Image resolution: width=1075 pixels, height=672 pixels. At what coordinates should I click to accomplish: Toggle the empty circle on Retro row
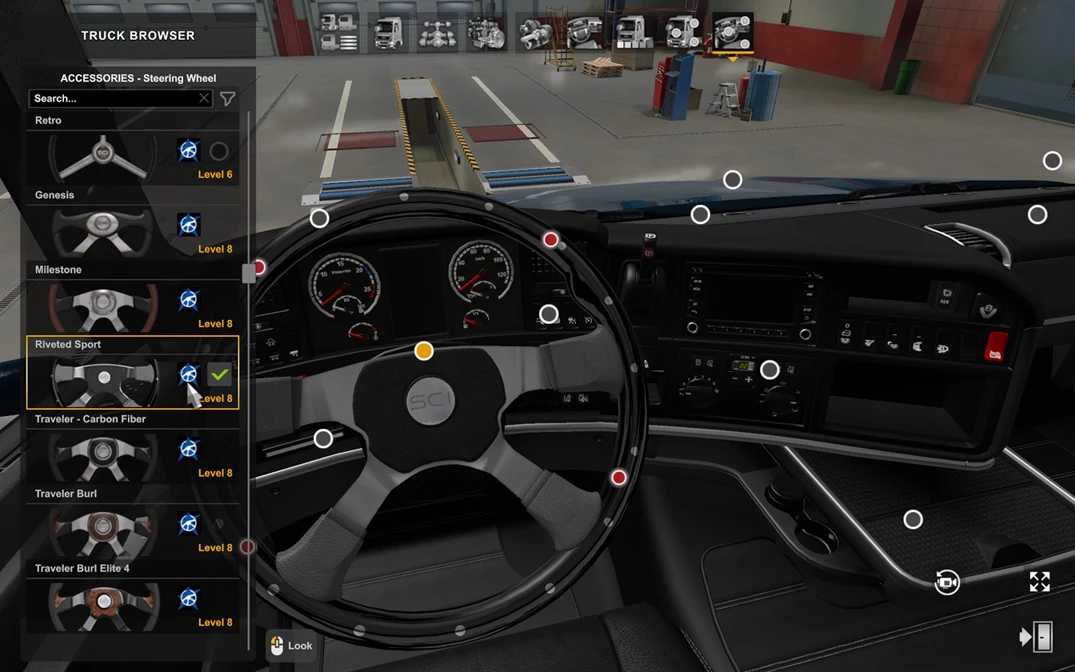point(219,151)
